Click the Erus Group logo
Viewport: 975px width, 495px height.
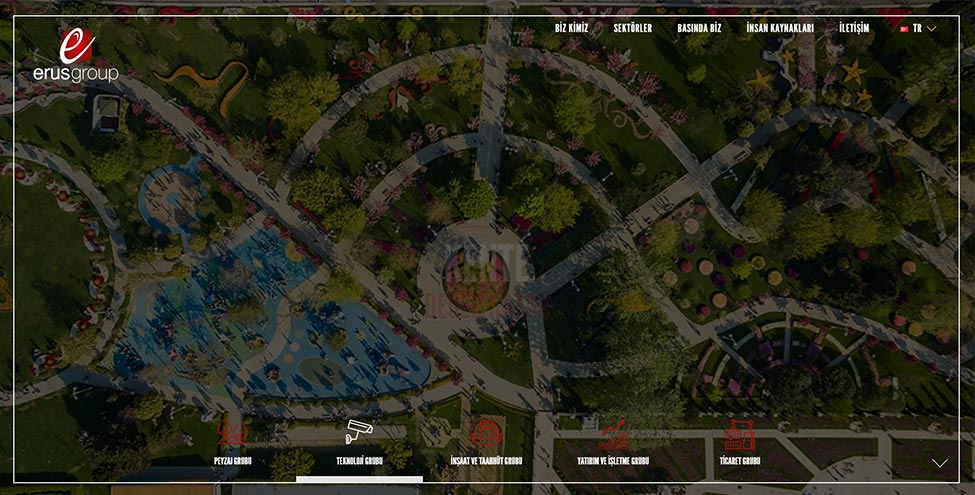click(75, 56)
